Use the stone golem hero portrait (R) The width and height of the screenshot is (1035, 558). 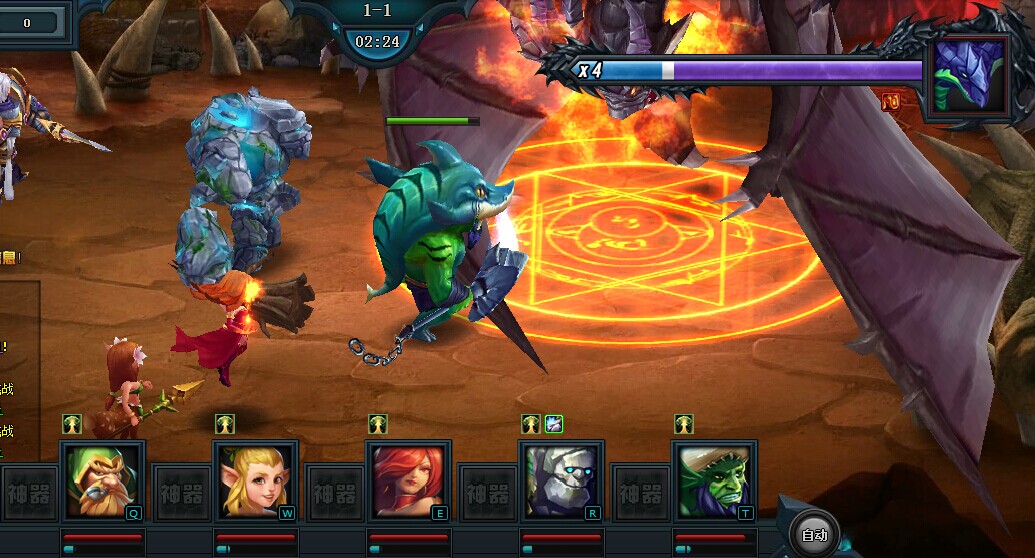tap(561, 481)
